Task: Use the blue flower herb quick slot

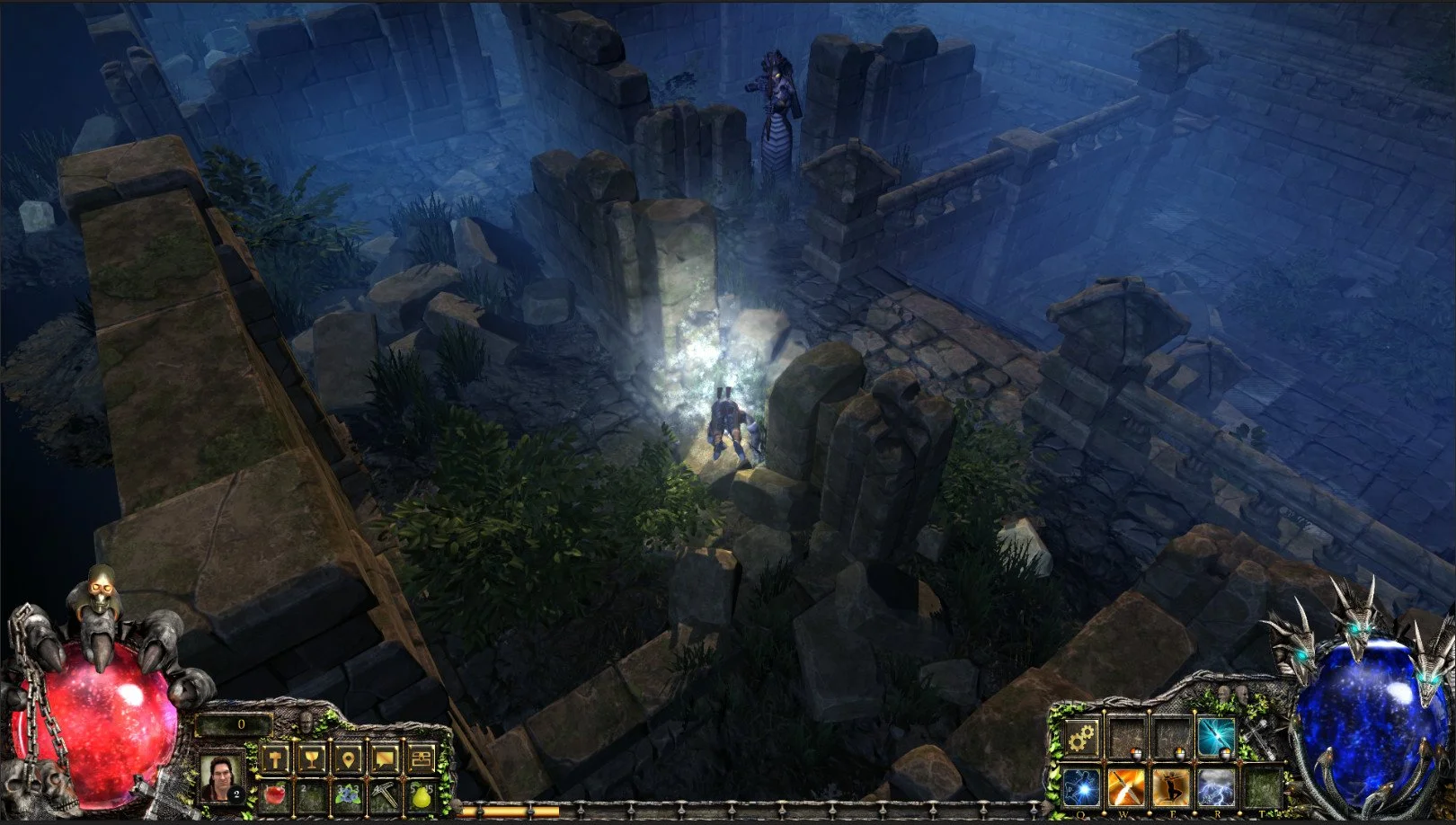Action: (x=349, y=794)
